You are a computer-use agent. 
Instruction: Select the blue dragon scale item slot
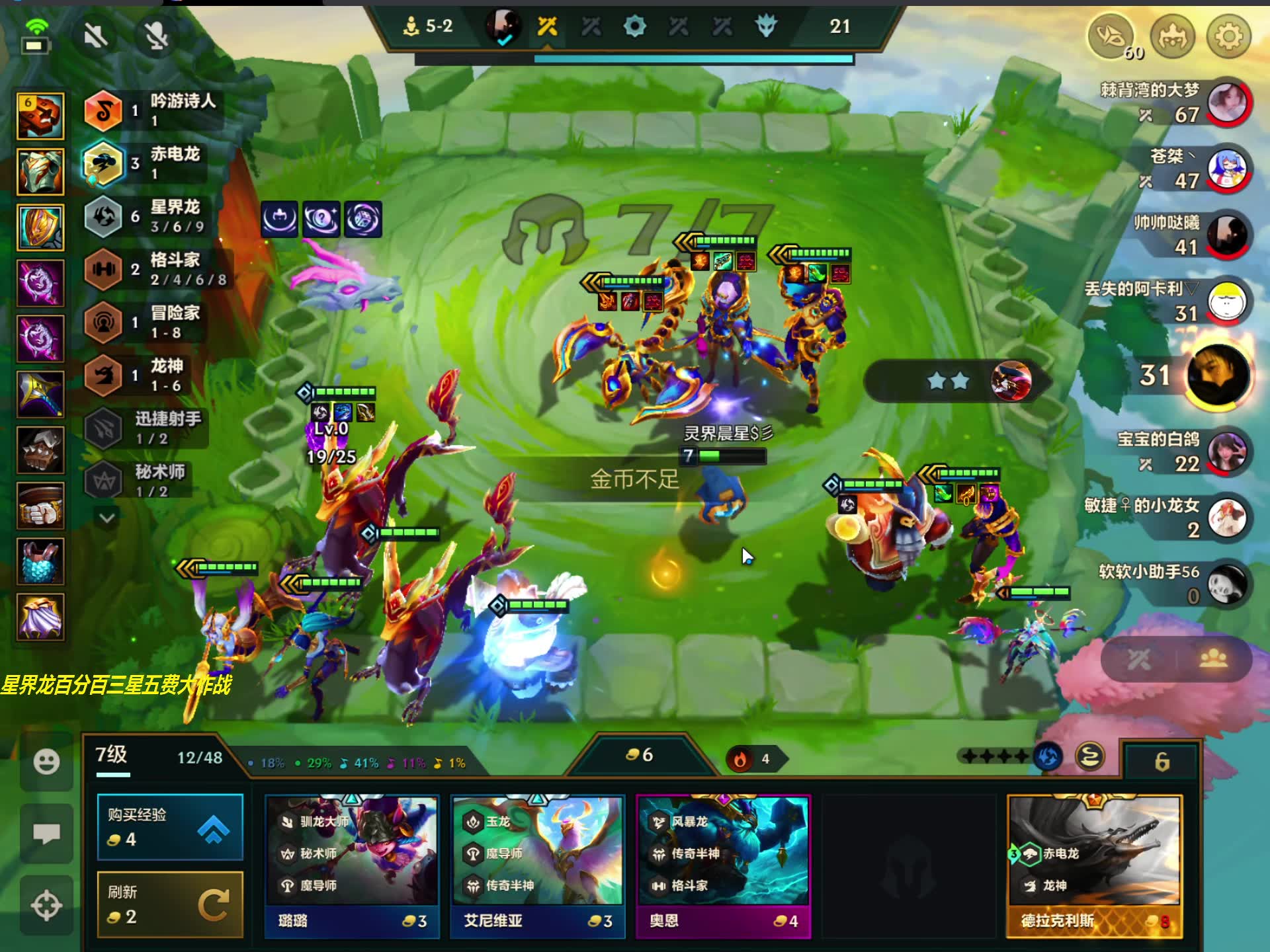[40, 561]
